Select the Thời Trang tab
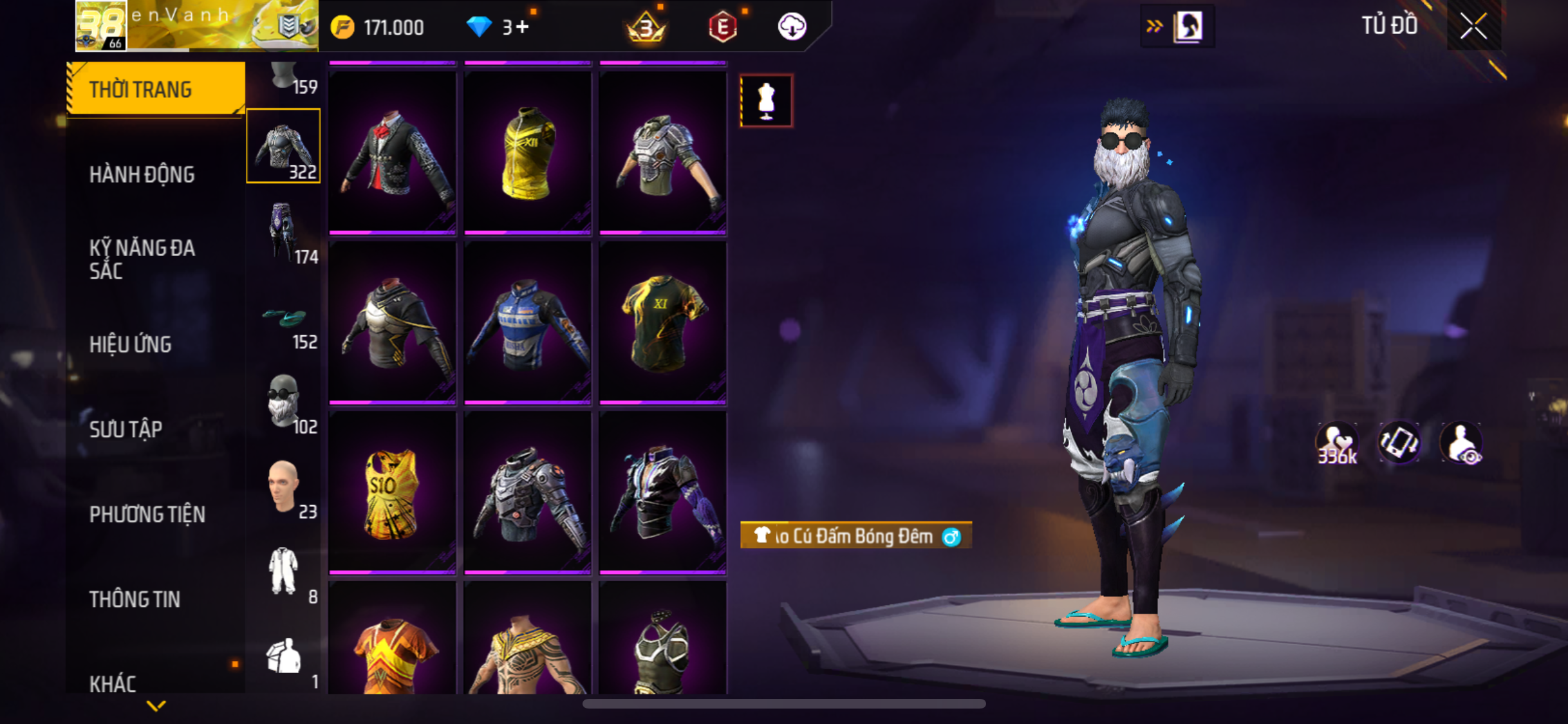 pyautogui.click(x=140, y=89)
